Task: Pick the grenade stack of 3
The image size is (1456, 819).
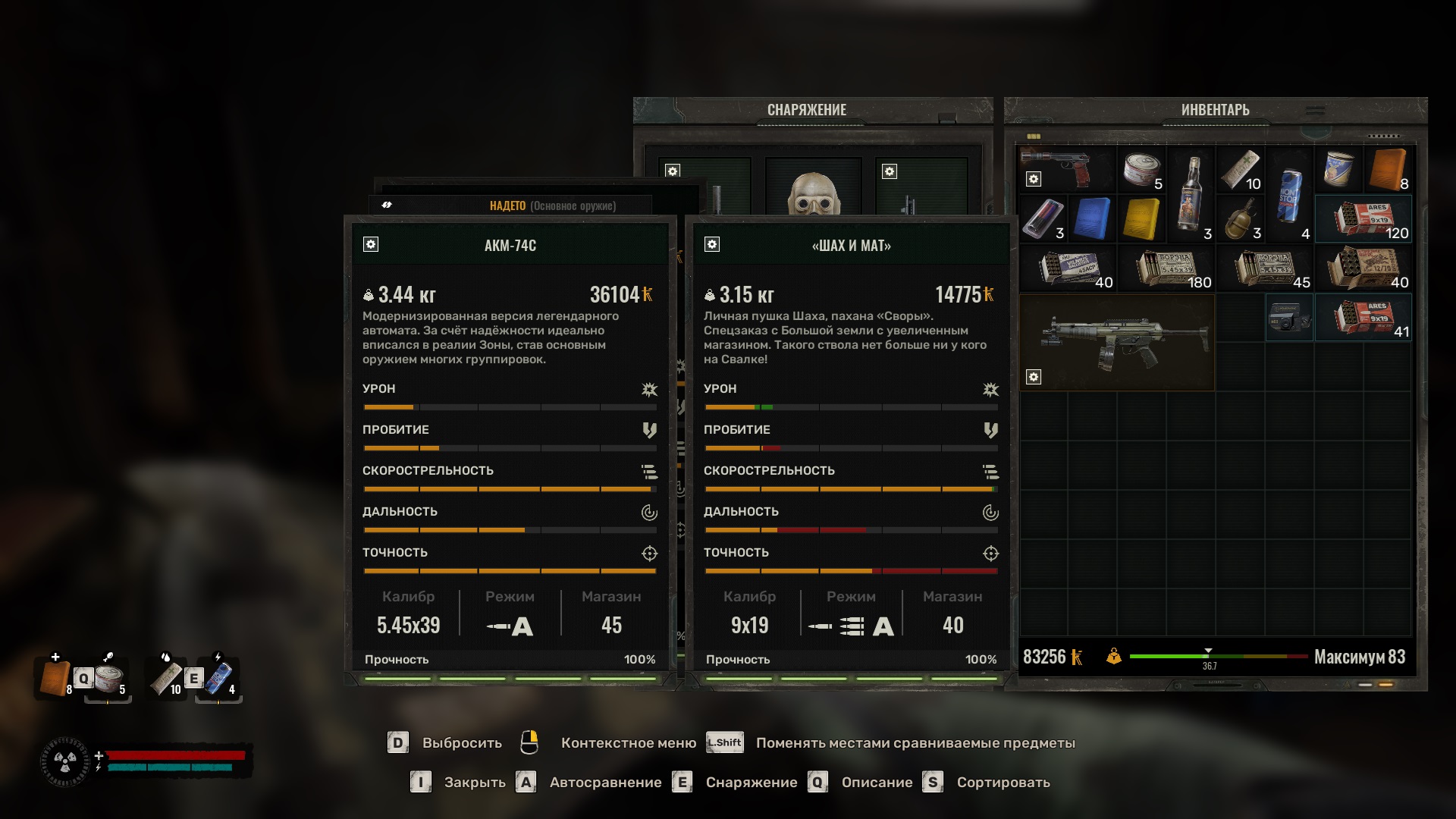Action: tap(1240, 218)
